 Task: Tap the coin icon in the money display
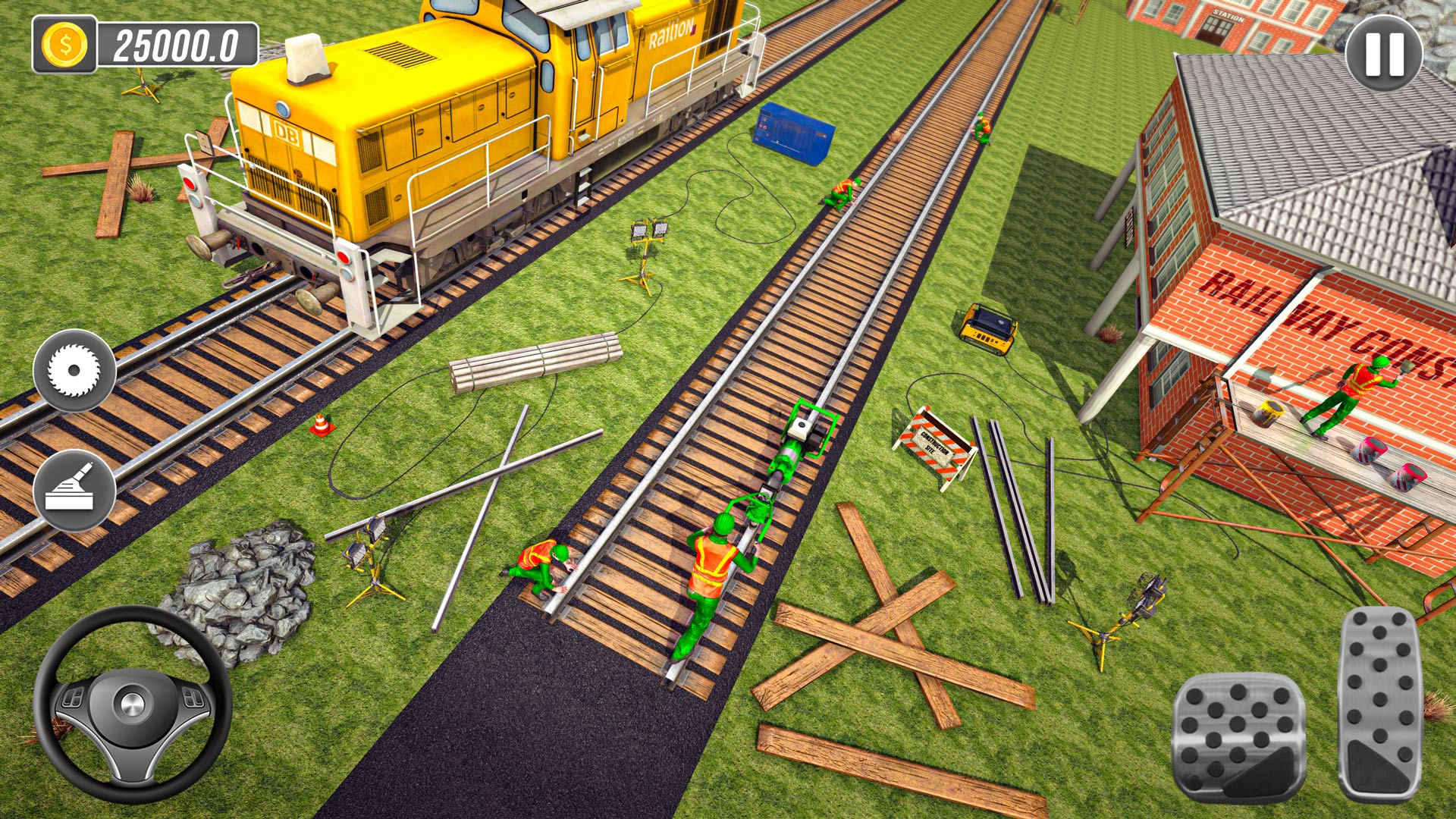click(x=64, y=42)
